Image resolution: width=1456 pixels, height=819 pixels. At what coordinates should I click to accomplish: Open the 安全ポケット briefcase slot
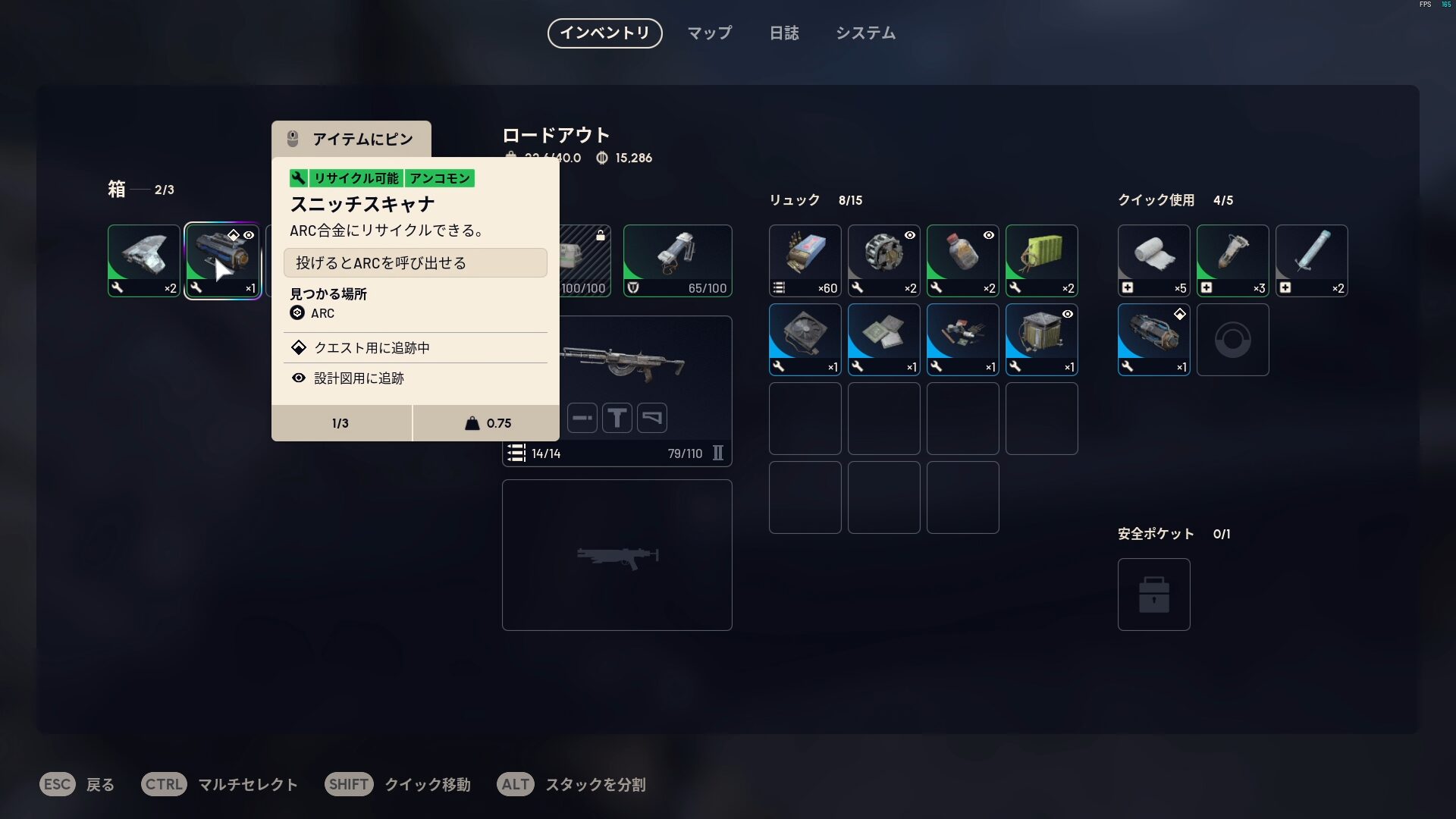1153,595
